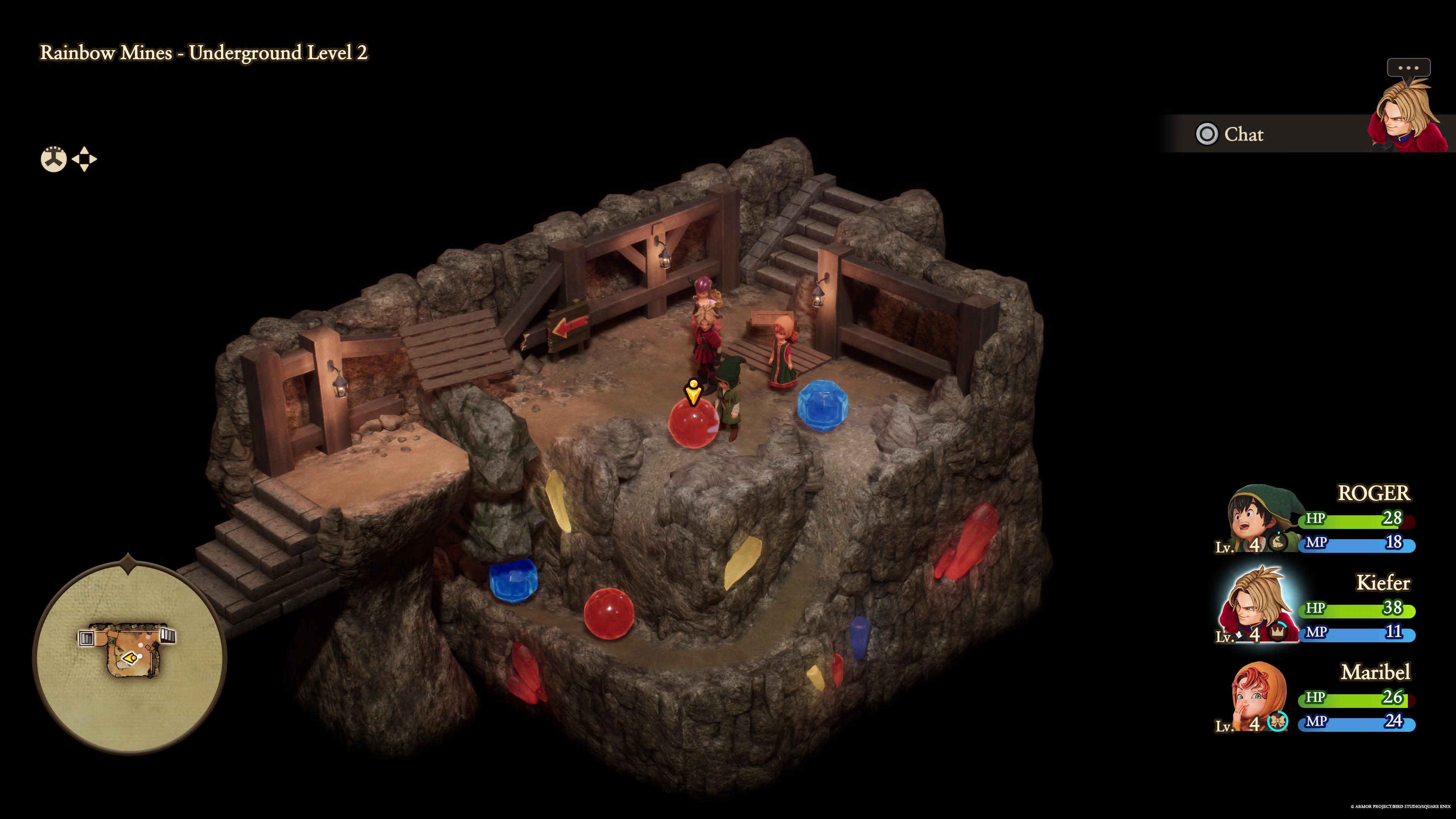
Task: Select the camera rotation icon top-left
Action: (x=54, y=159)
